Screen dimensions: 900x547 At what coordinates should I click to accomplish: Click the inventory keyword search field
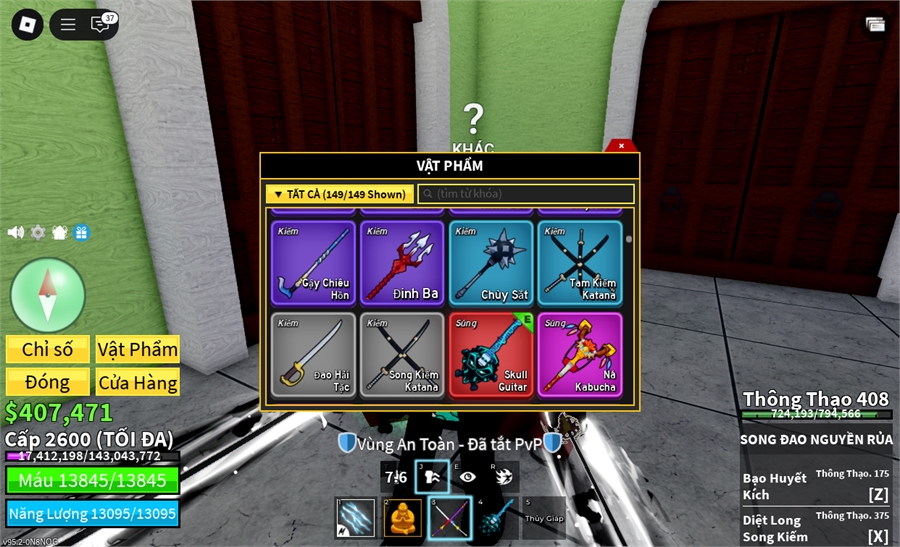pos(526,194)
